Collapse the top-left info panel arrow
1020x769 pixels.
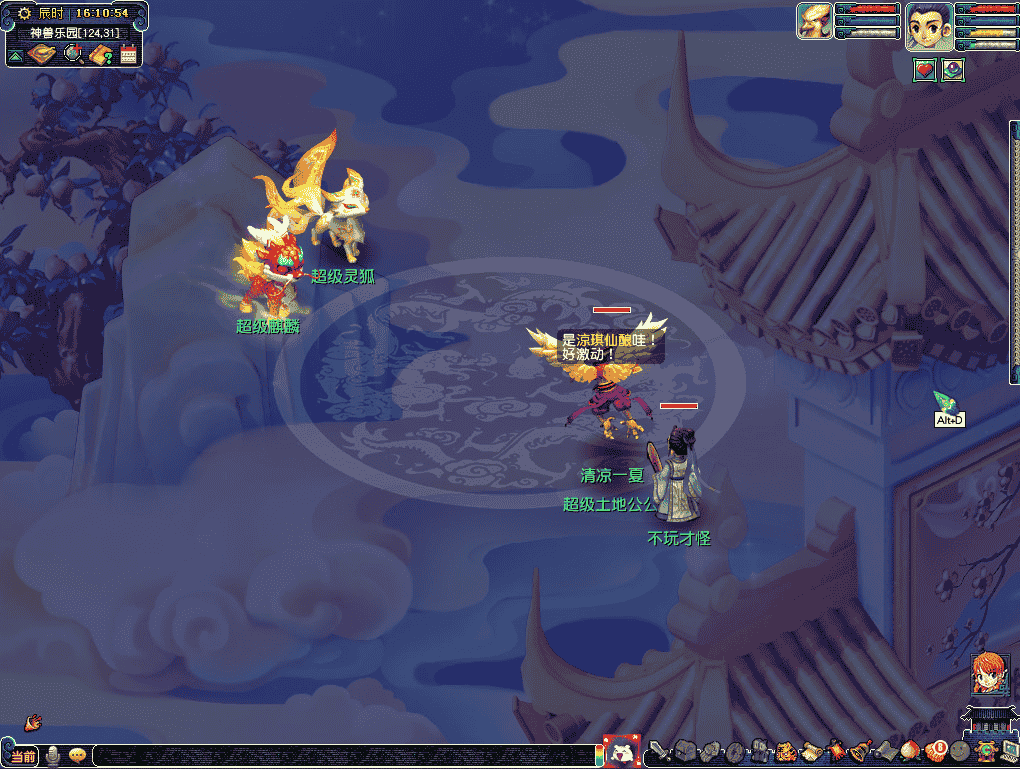[15, 56]
